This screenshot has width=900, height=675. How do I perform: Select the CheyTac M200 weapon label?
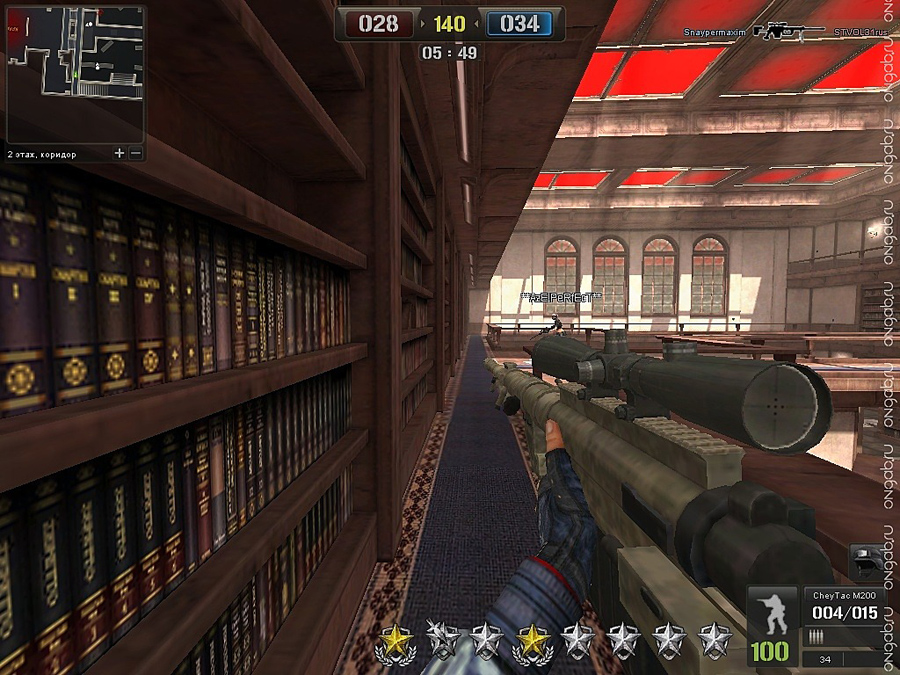coord(843,595)
